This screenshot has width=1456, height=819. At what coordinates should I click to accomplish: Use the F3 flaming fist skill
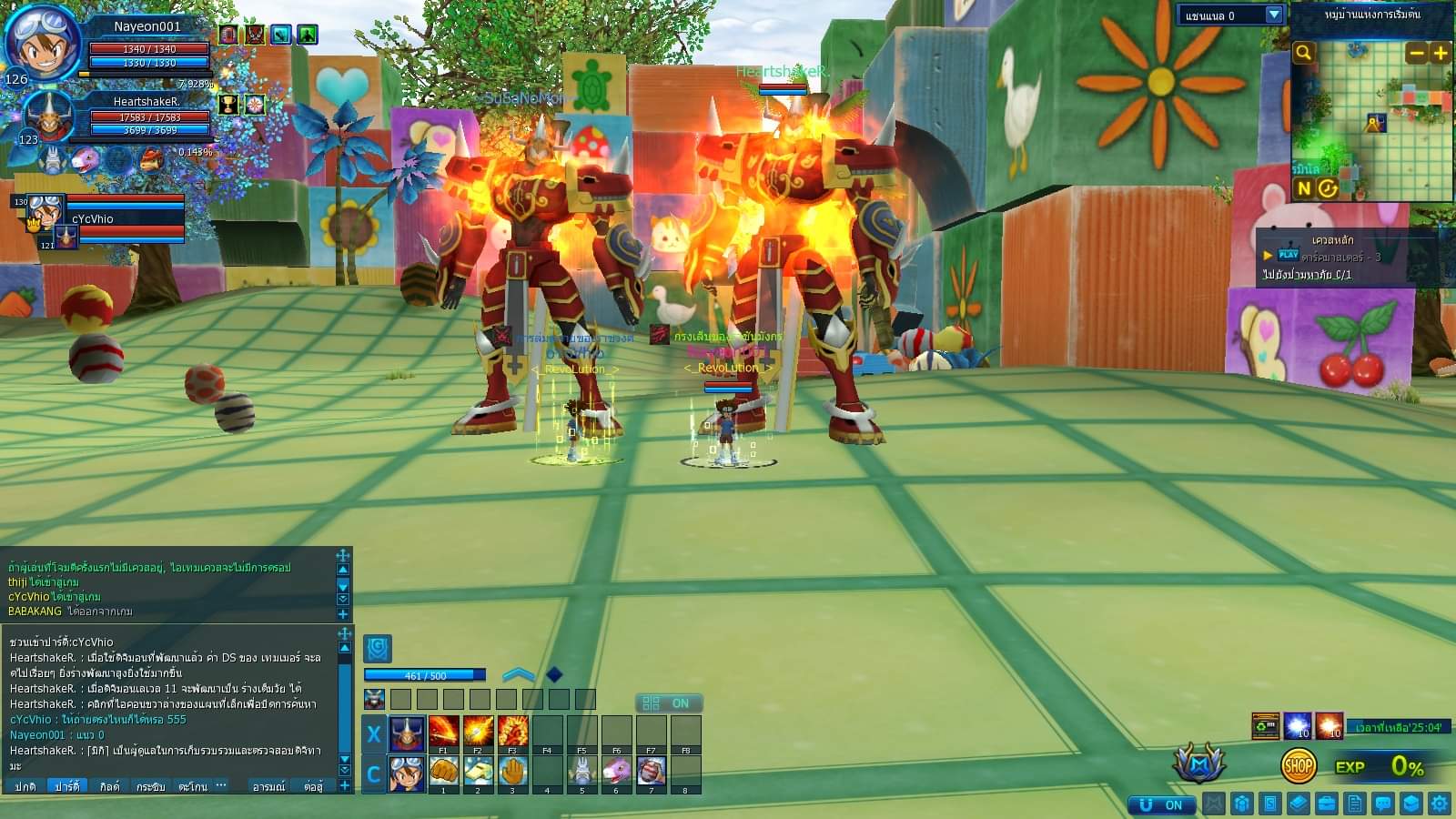pyautogui.click(x=512, y=732)
